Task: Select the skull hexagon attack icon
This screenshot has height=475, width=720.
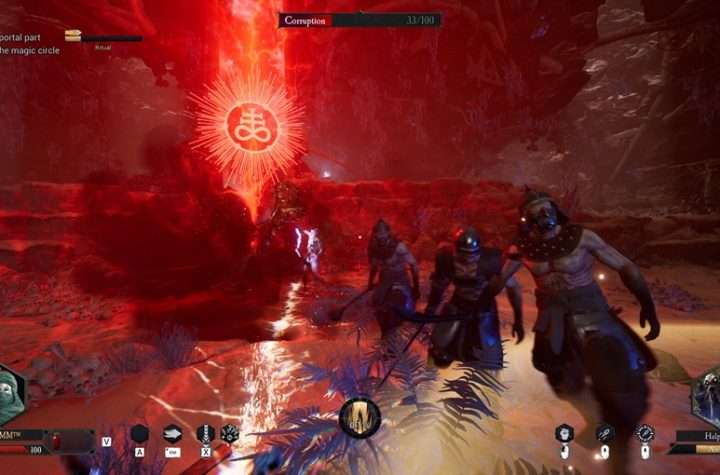Action: (x=565, y=432)
